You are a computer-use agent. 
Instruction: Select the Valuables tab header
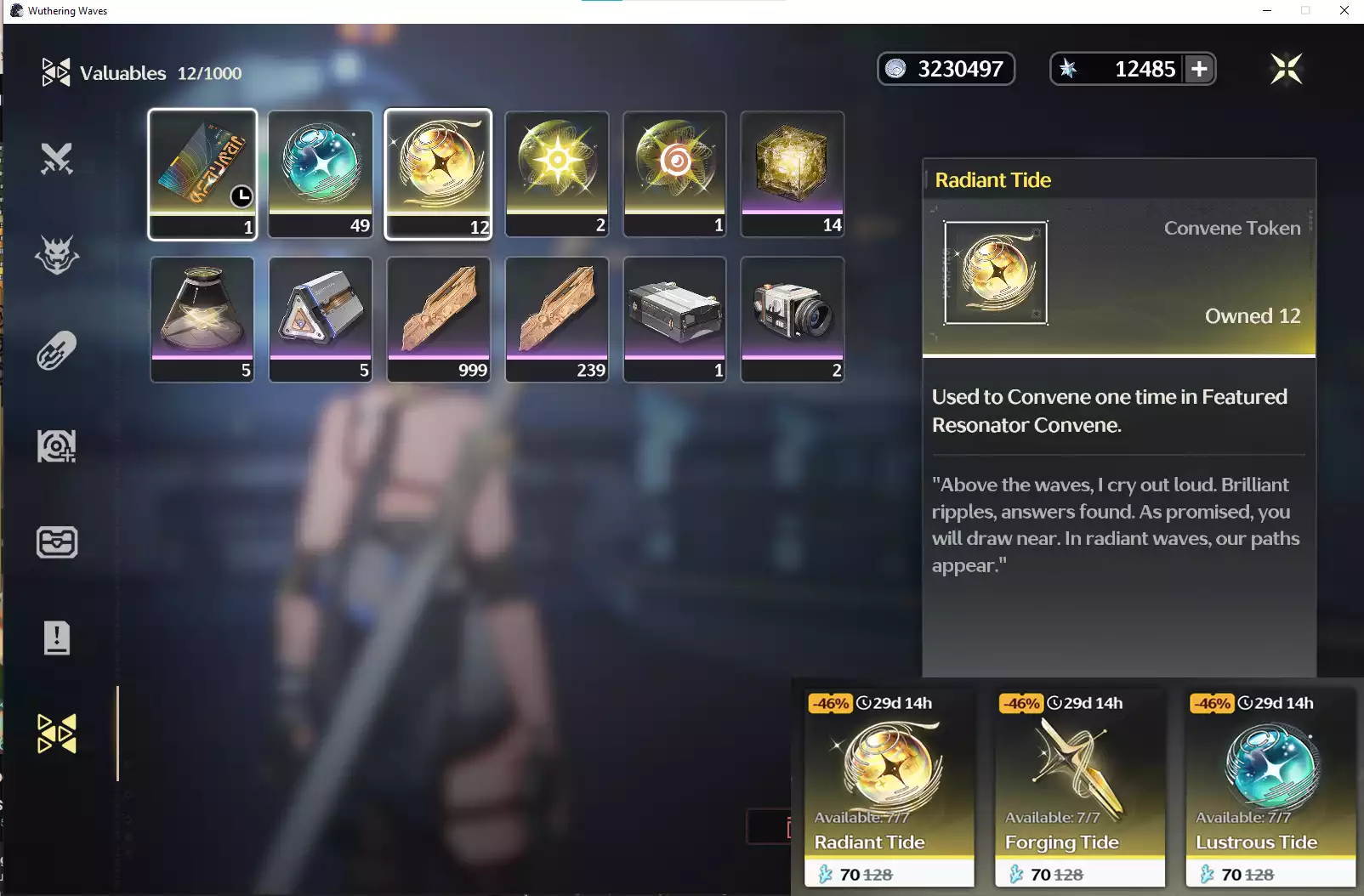tap(123, 72)
